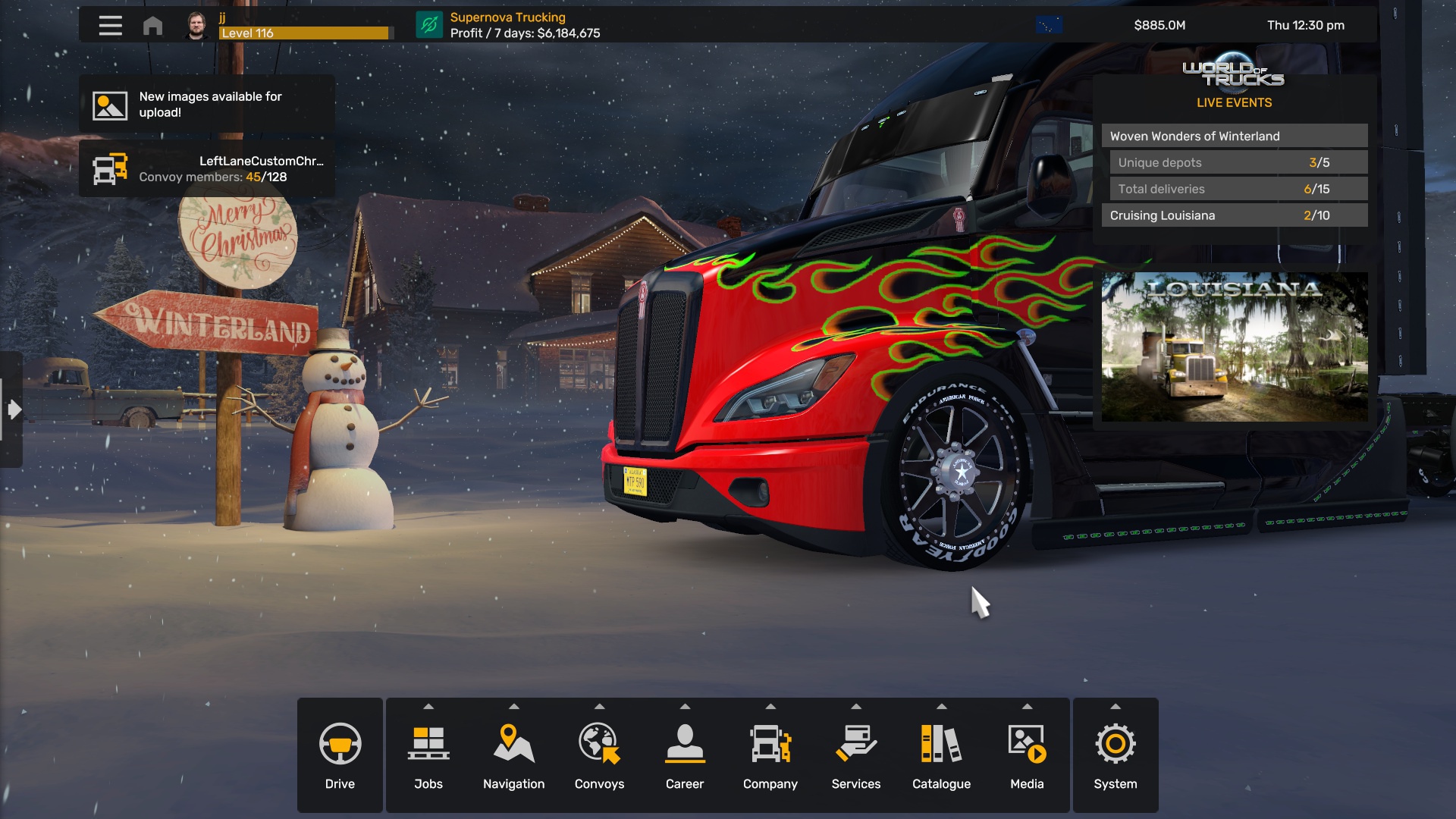Open the Media menu
The width and height of the screenshot is (1456, 819).
click(x=1027, y=755)
